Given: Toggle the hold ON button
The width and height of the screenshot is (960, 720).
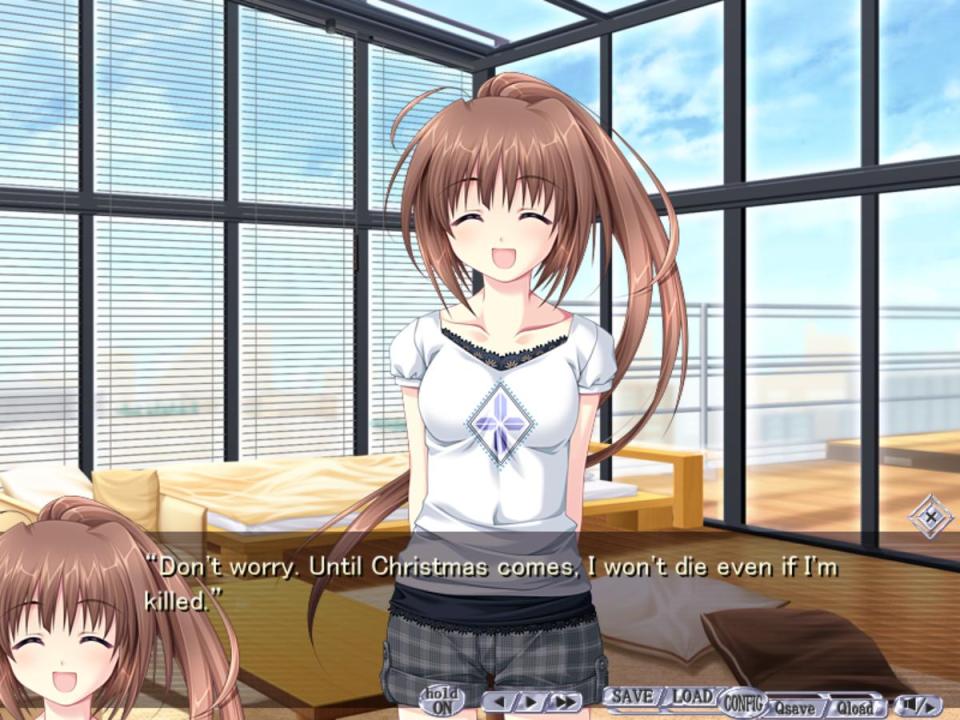Looking at the screenshot, I should (442, 699).
